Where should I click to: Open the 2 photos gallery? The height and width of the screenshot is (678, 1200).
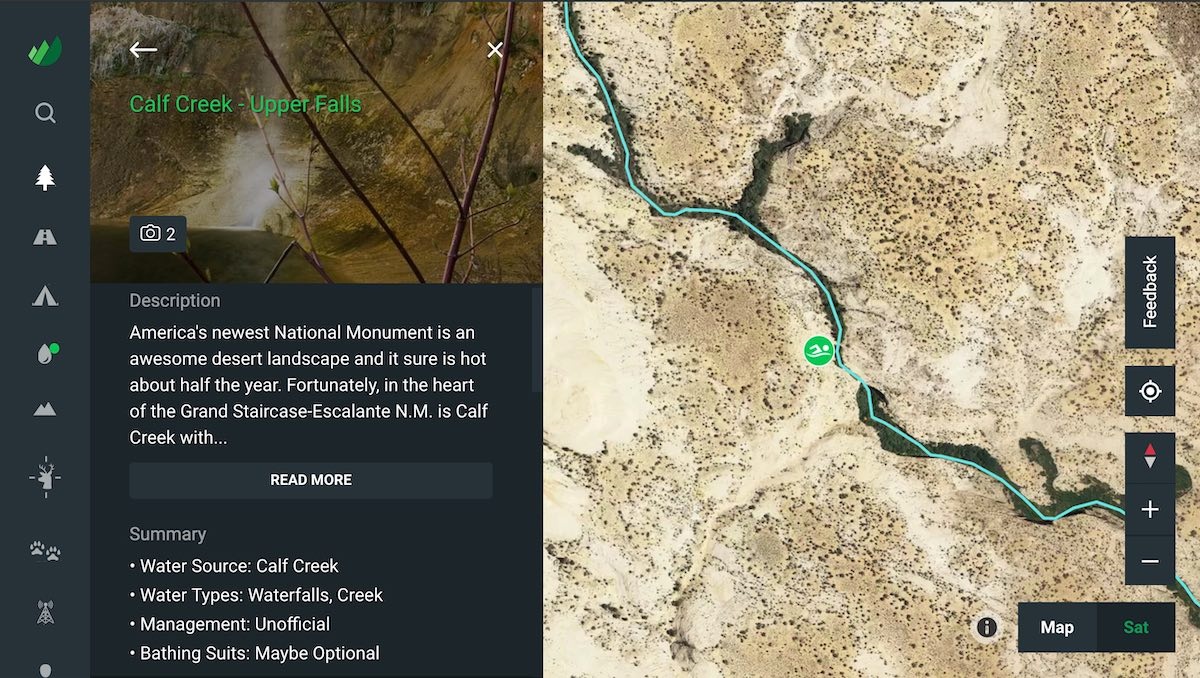158,234
